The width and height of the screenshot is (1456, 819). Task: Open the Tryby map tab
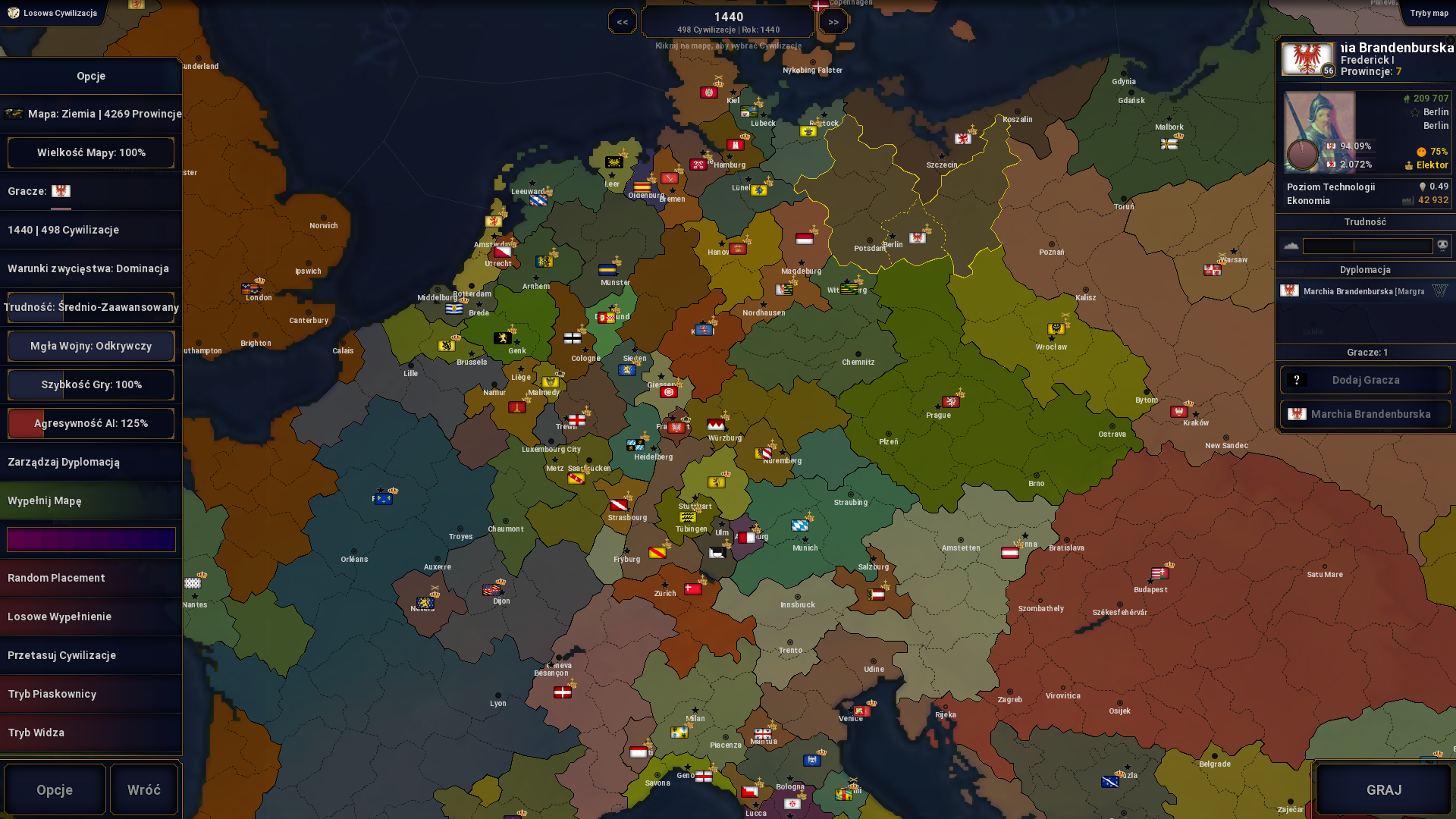pyautogui.click(x=1429, y=13)
